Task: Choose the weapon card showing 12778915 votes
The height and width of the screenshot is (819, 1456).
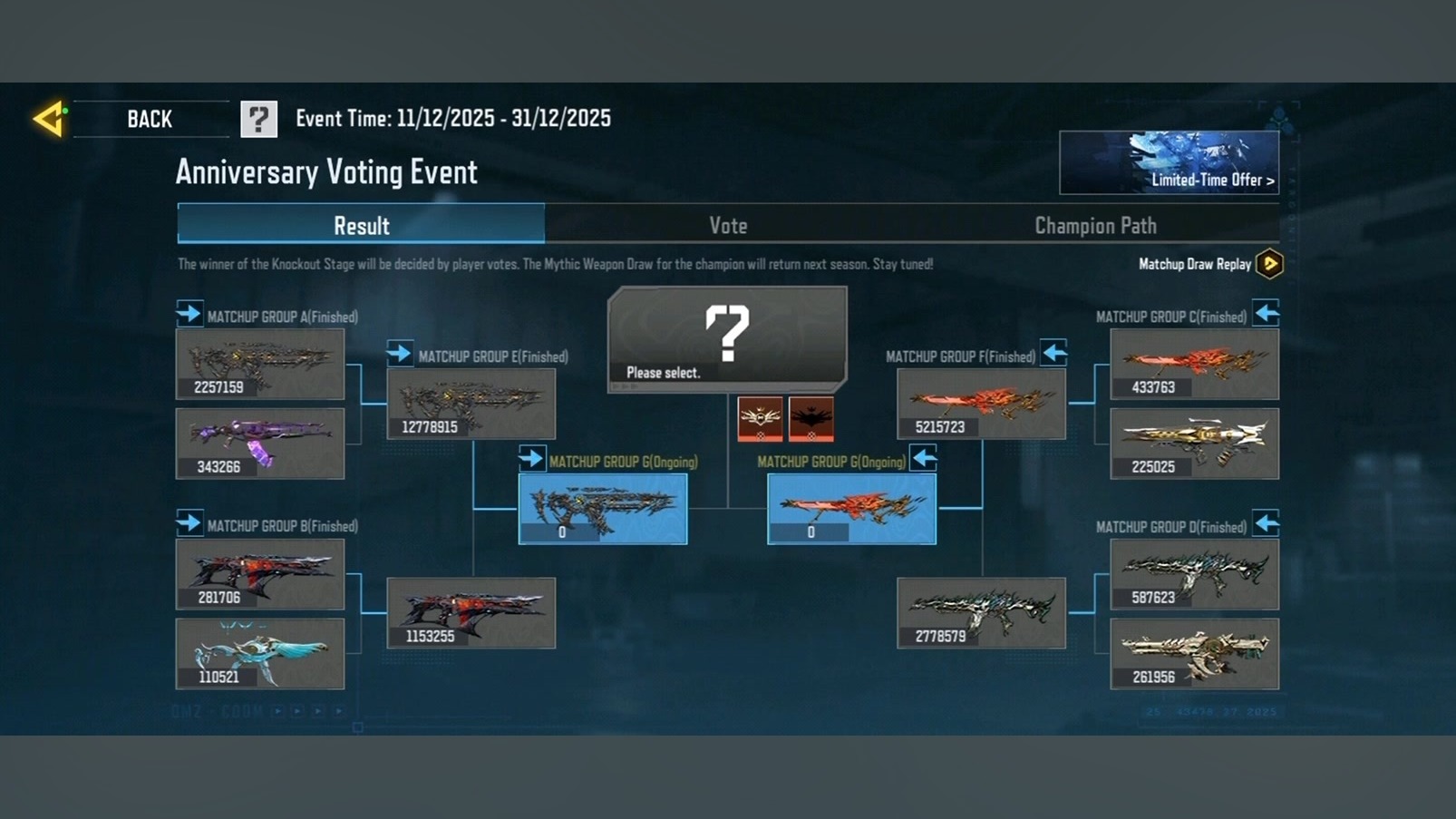Action: pyautogui.click(x=471, y=404)
